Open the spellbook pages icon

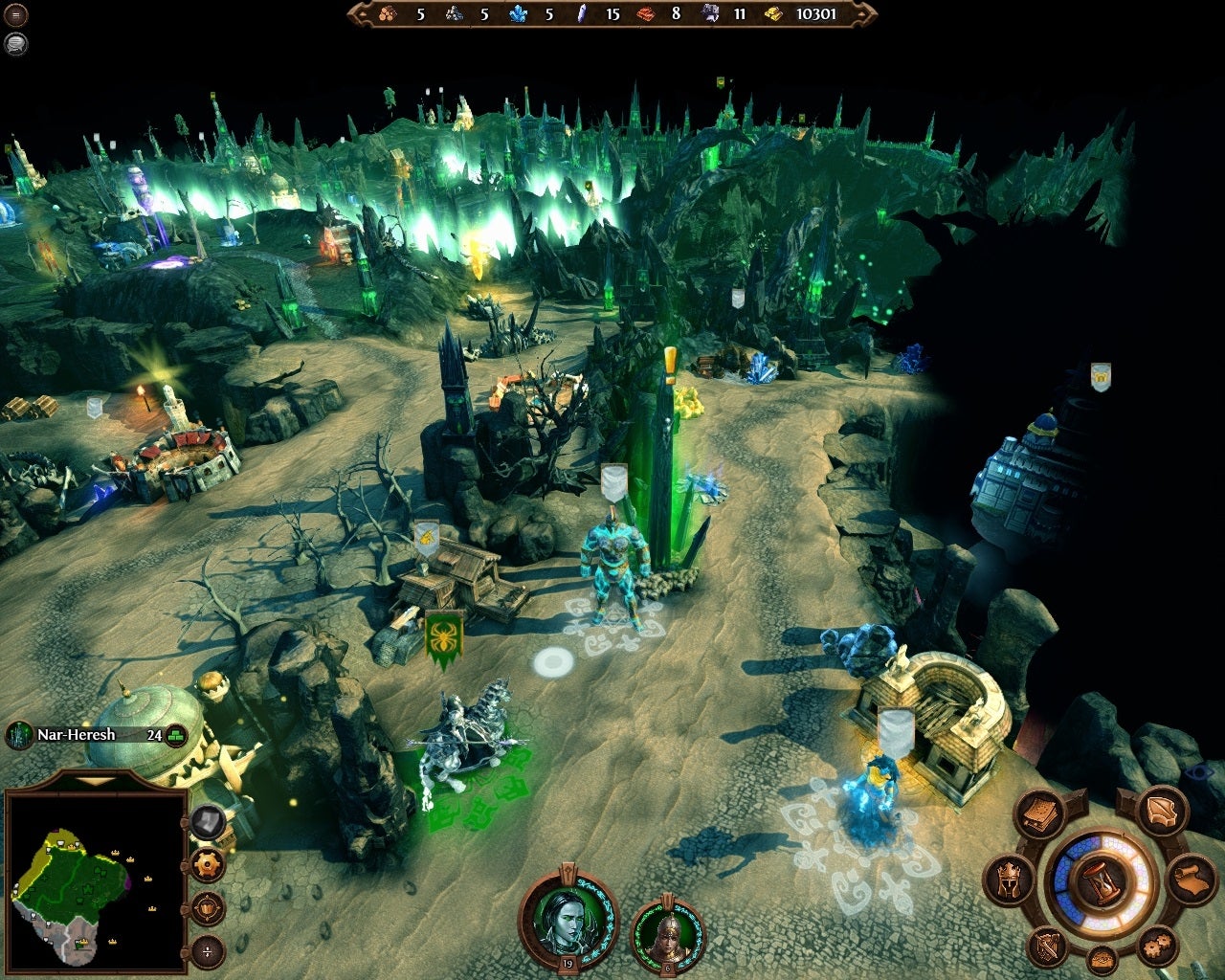(1040, 815)
